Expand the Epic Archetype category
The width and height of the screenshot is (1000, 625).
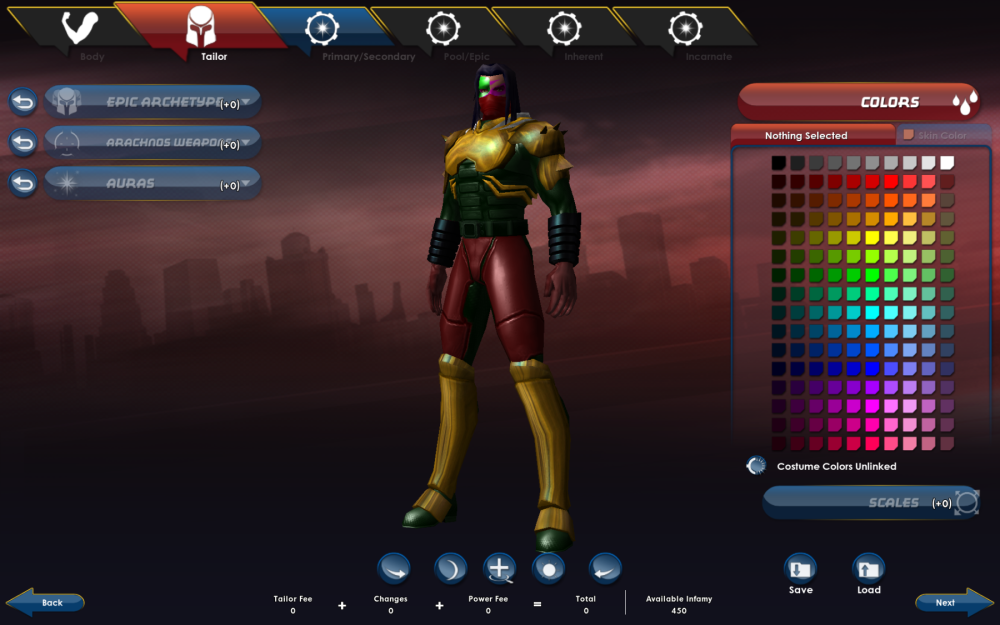152,102
